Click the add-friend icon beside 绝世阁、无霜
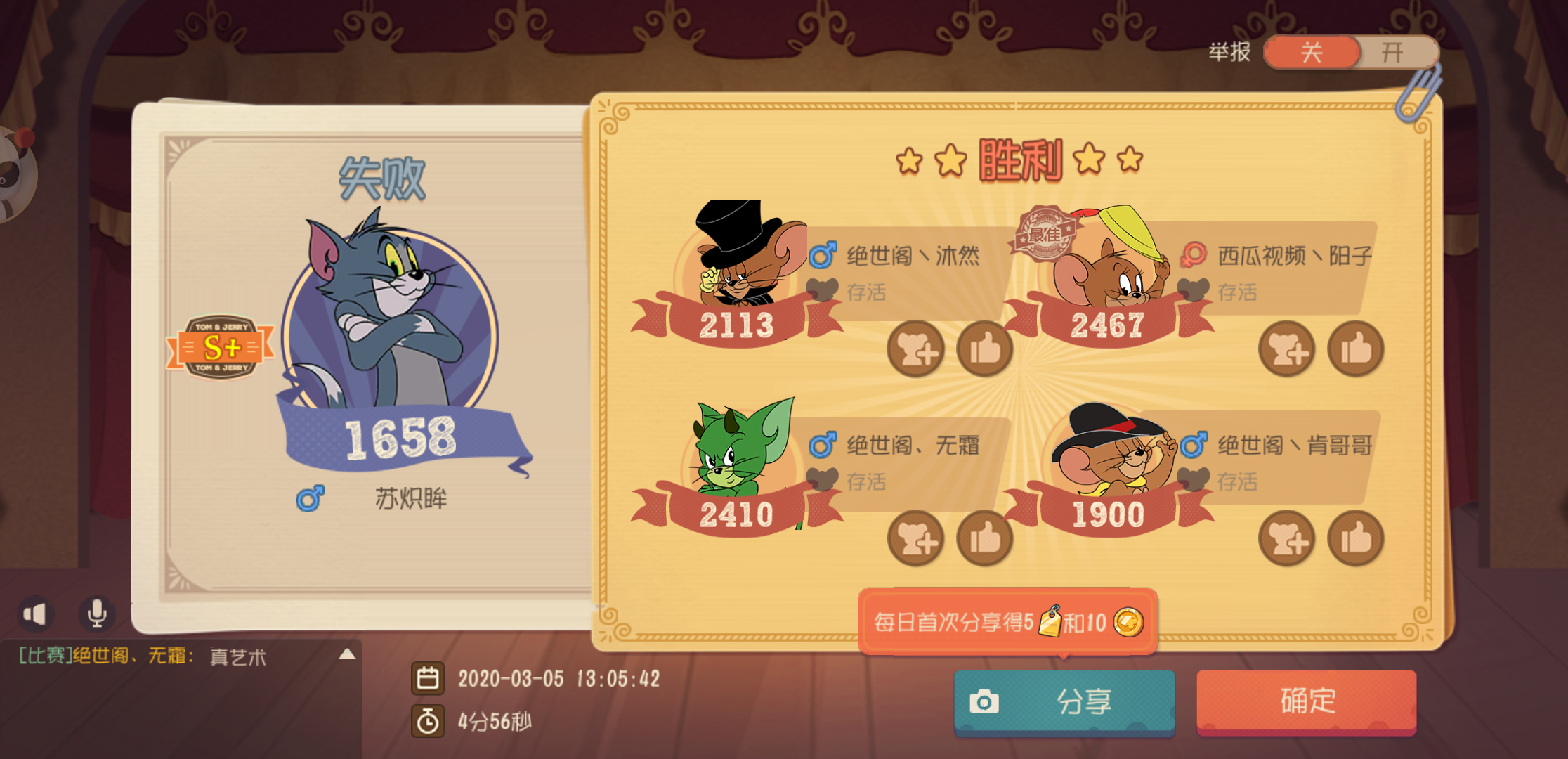This screenshot has height=759, width=1568. click(915, 538)
